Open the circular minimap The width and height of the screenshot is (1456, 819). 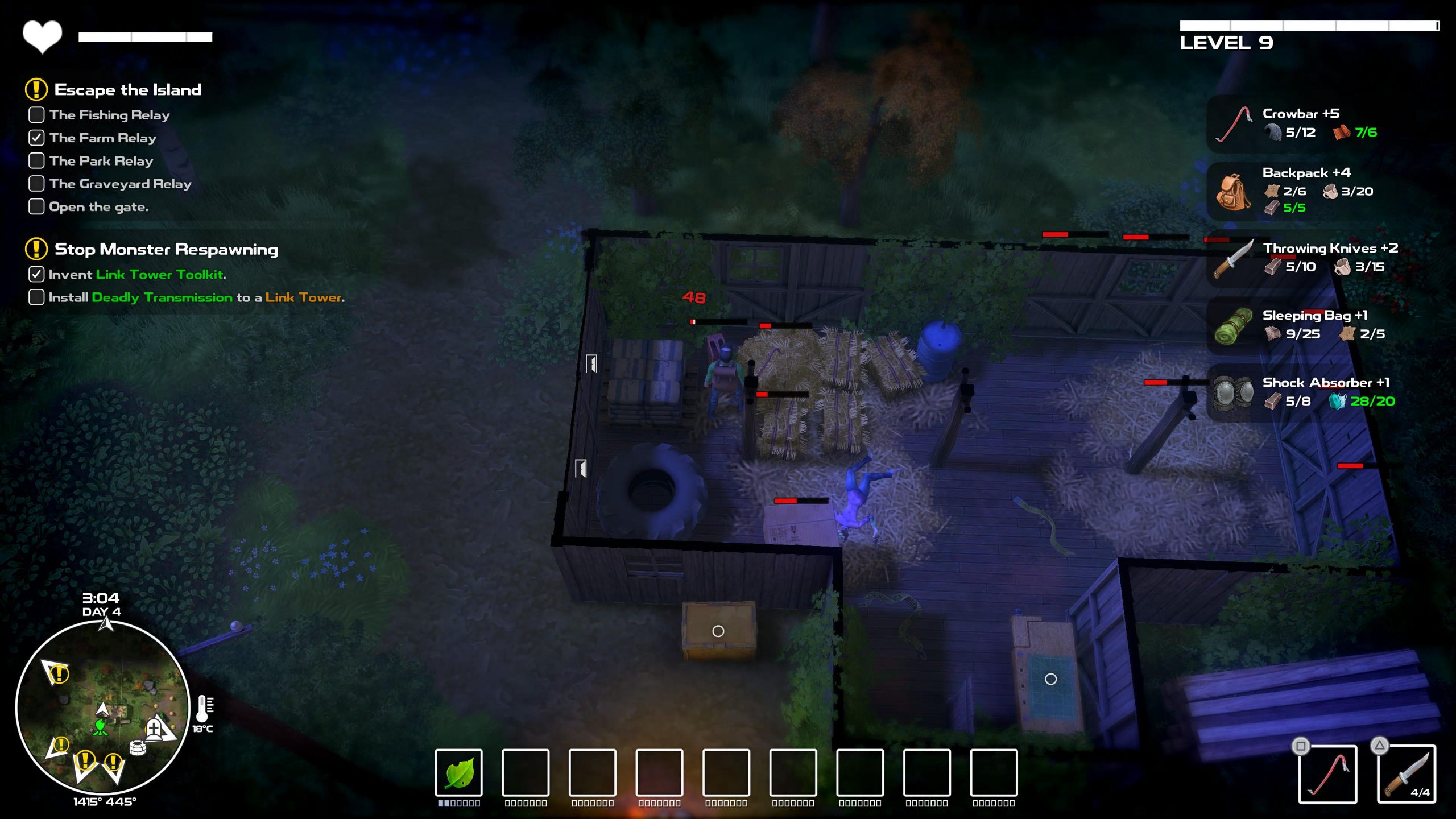coord(102,708)
